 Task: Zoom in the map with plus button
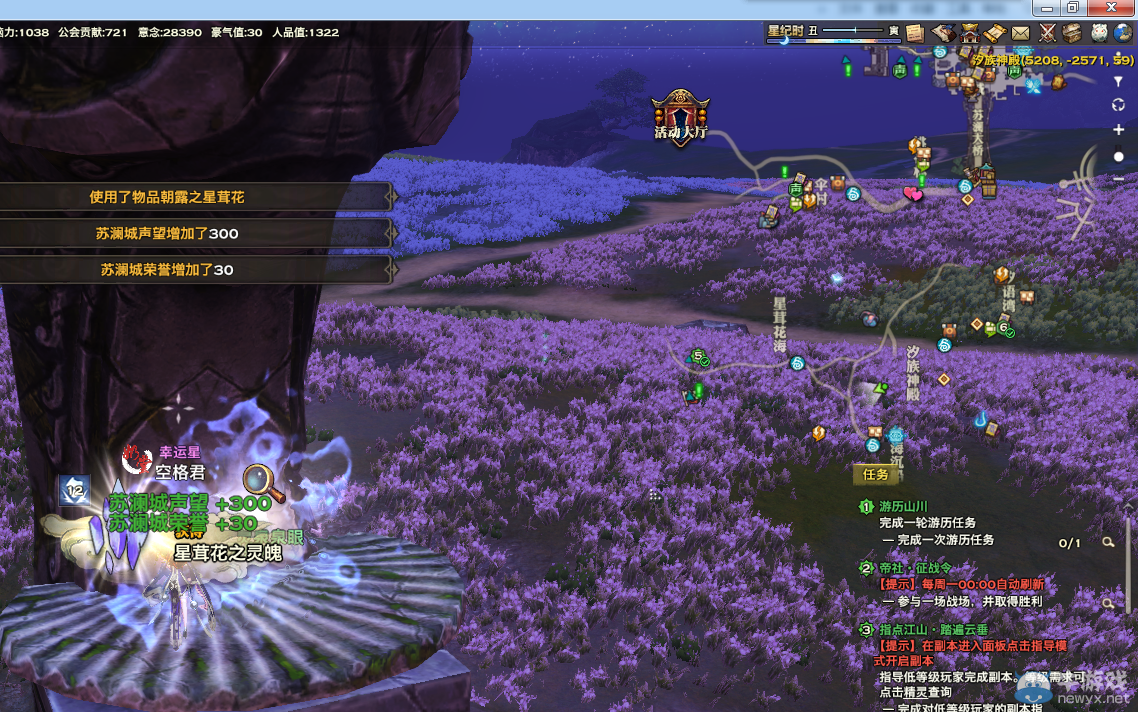1119,130
